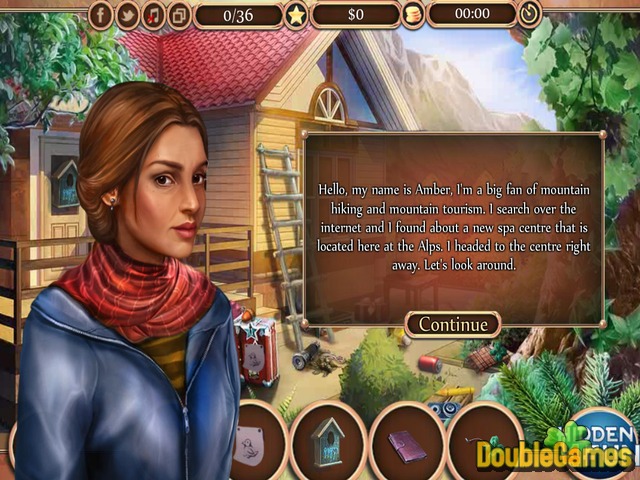This screenshot has height=480, width=640.
Task: Open the DoubleGames watermark link
Action: (553, 456)
